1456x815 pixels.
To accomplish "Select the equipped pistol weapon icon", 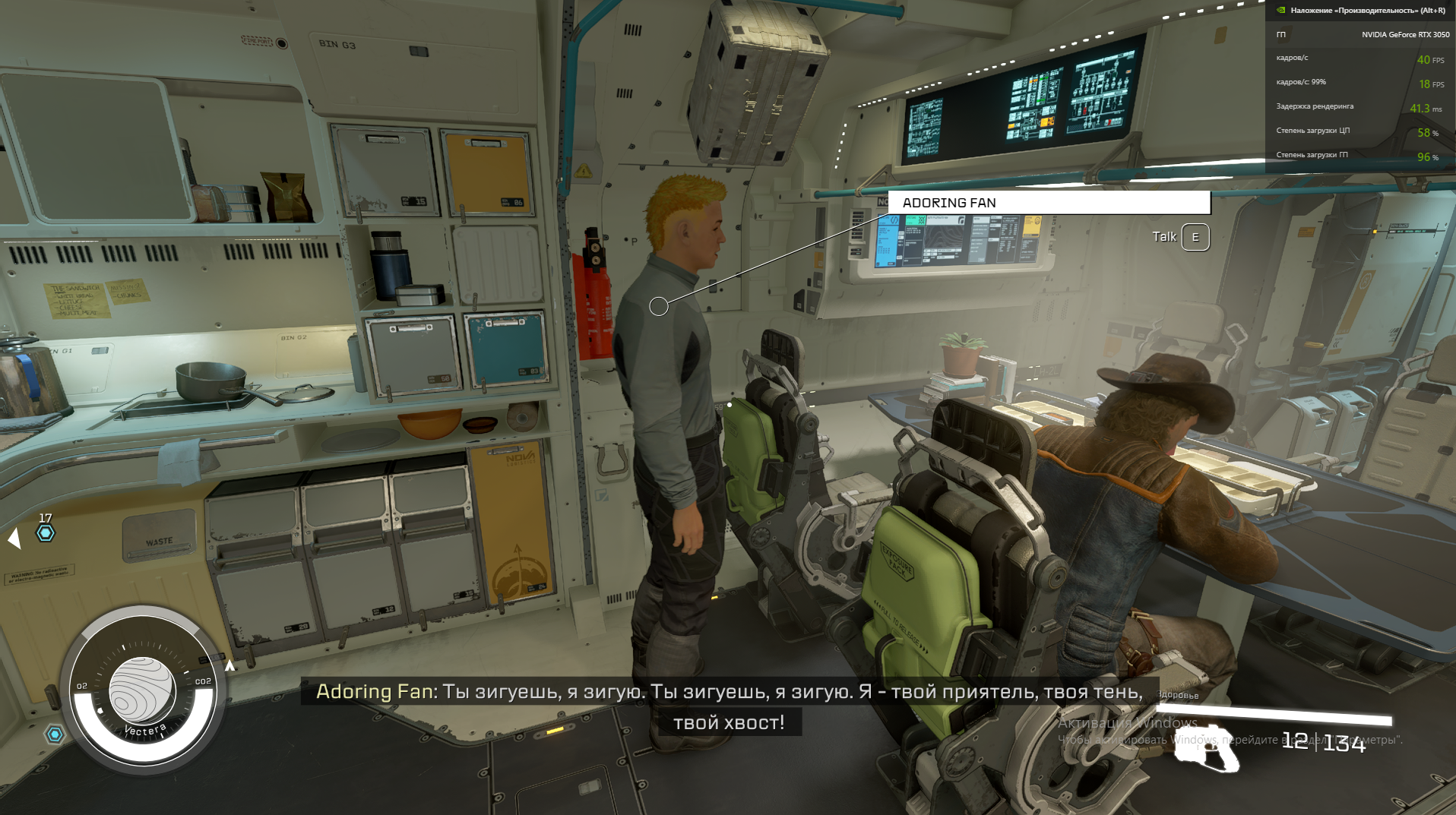I will click(1207, 748).
